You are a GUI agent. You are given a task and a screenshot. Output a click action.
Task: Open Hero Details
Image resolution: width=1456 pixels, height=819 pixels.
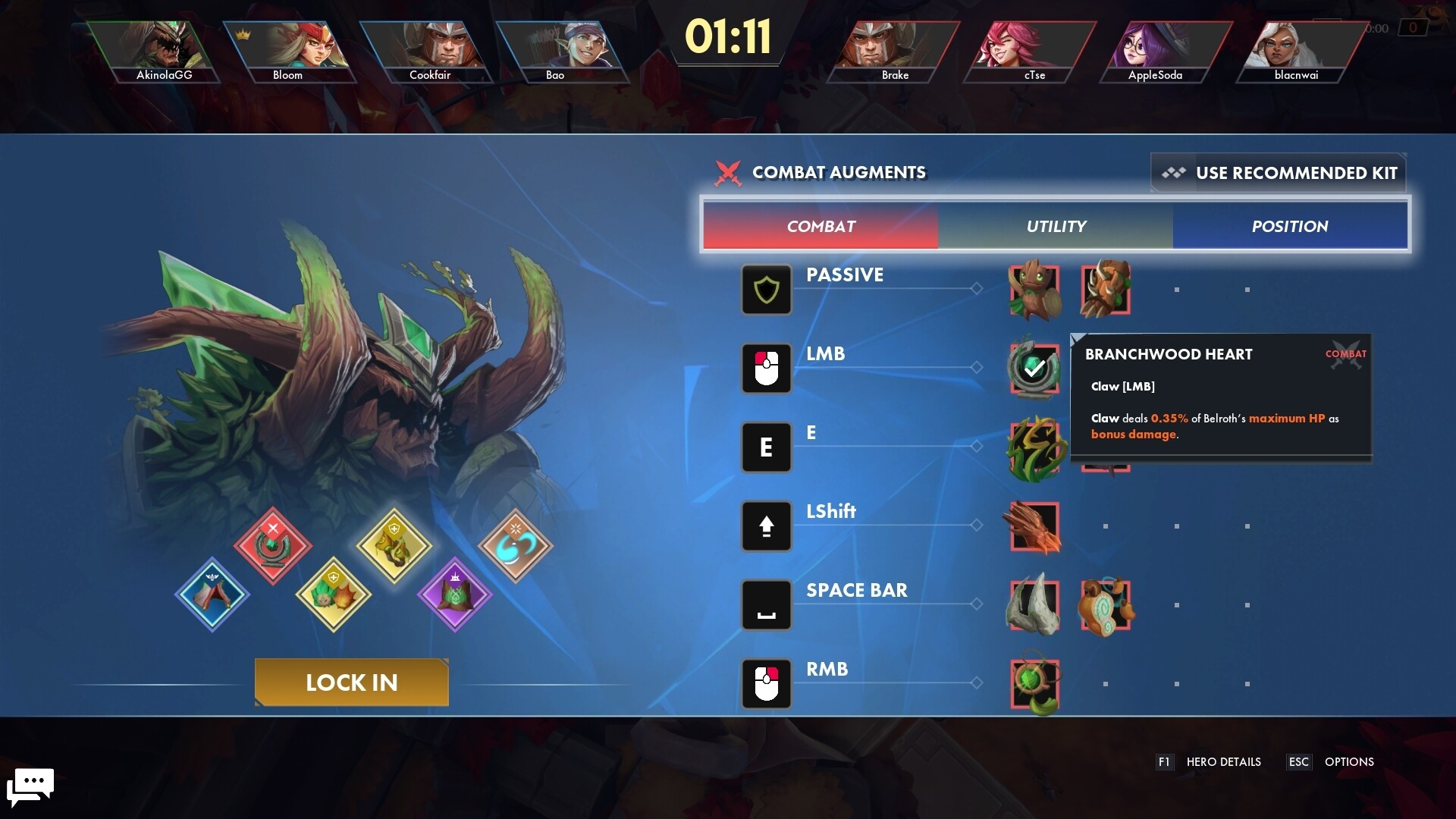click(x=1222, y=762)
